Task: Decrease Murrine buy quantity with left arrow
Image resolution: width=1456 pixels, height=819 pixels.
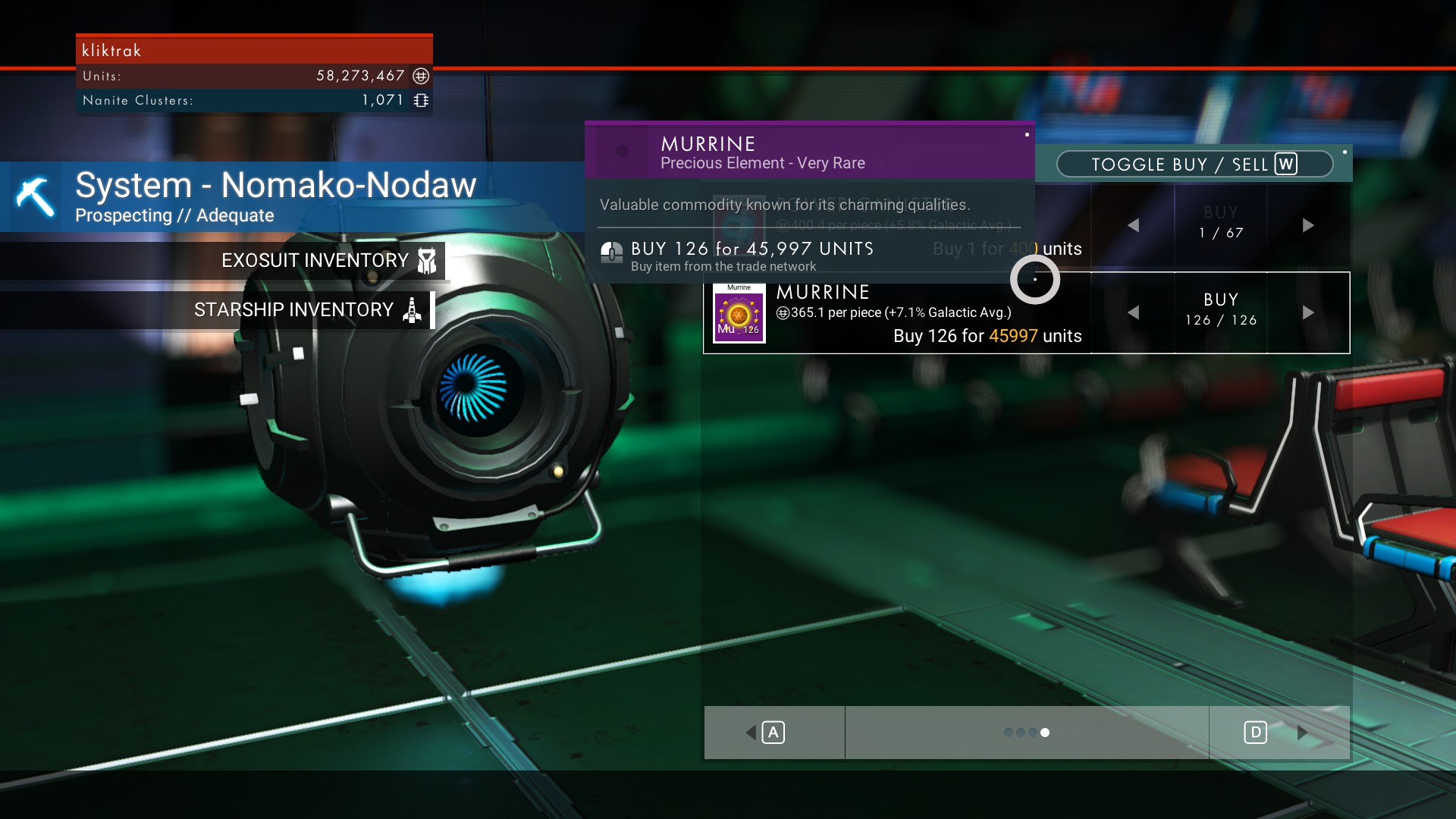Action: pyautogui.click(x=1133, y=312)
